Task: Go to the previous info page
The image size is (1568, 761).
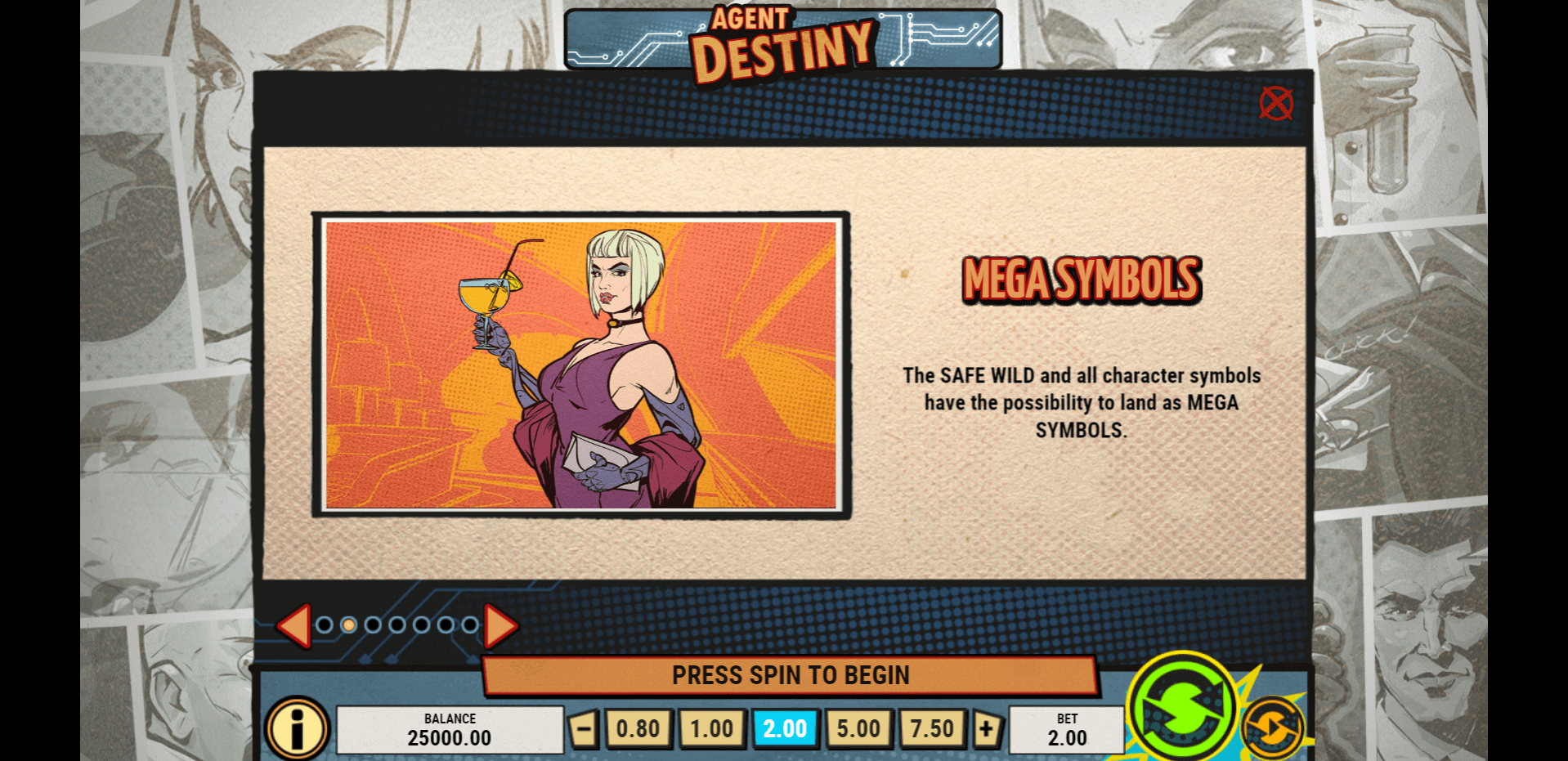Action: [x=293, y=626]
